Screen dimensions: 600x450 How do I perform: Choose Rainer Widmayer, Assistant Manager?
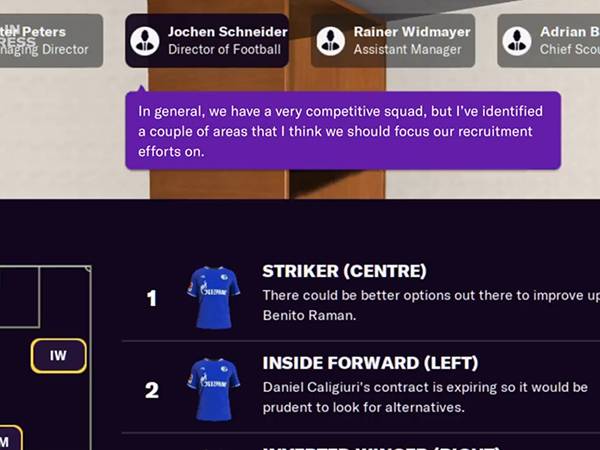click(393, 41)
